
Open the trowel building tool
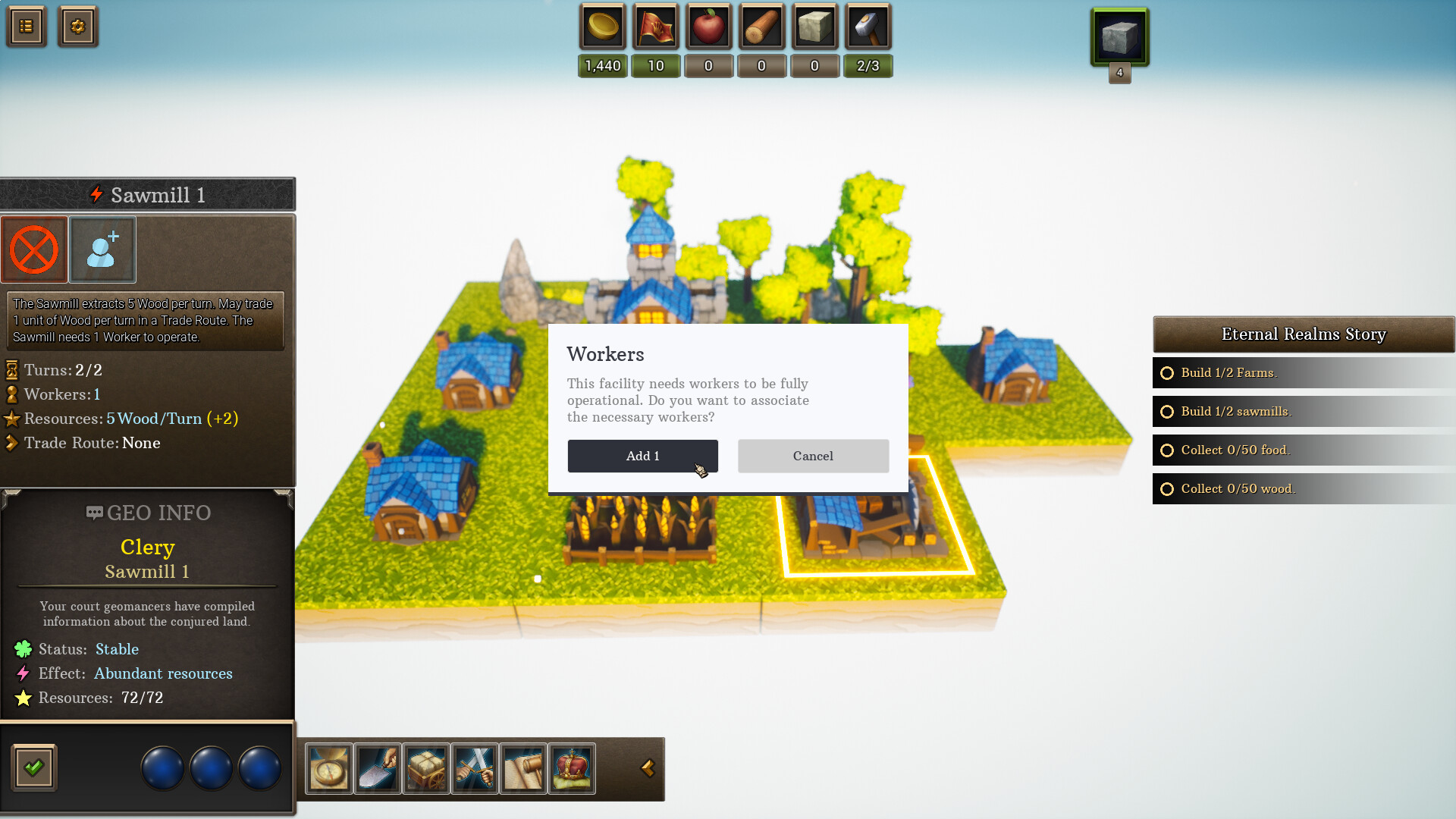click(377, 768)
